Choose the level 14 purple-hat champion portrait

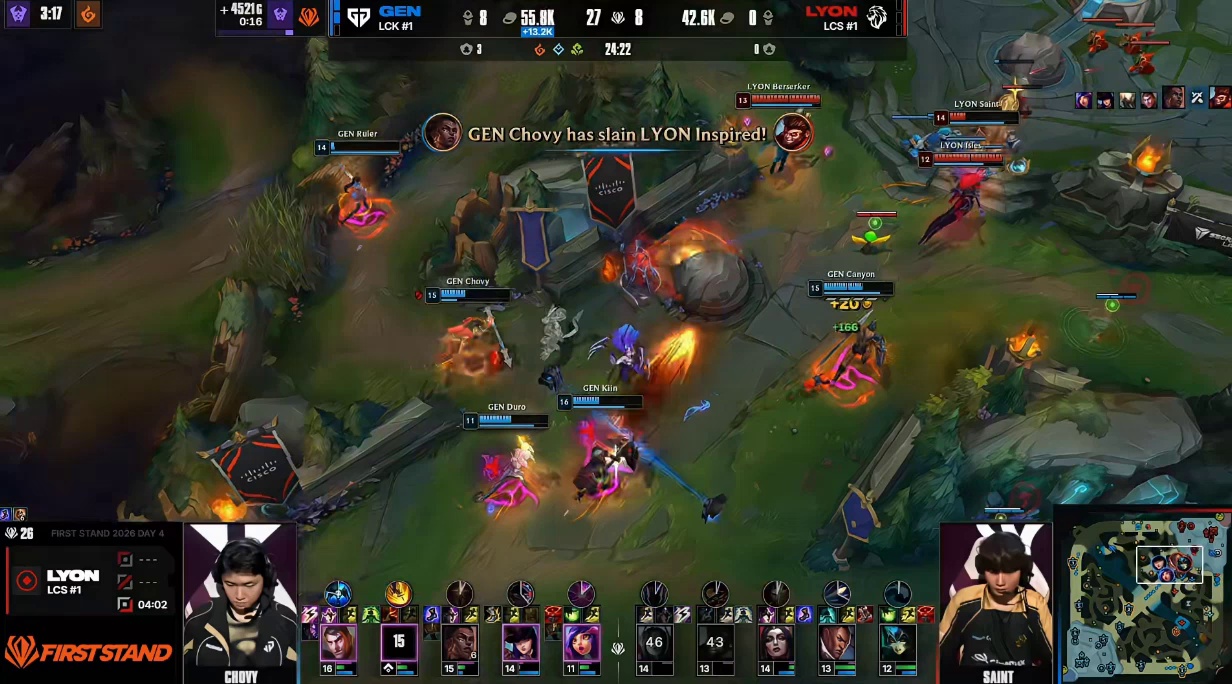520,642
